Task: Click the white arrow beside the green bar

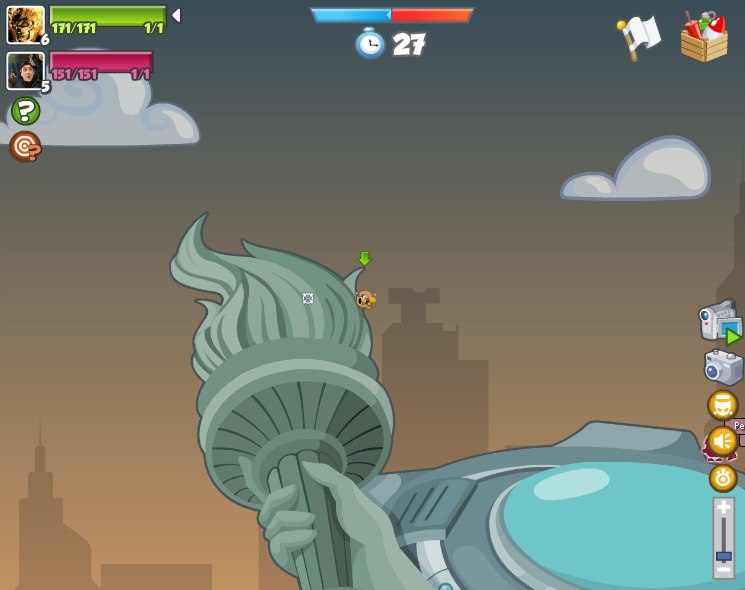Action: pos(176,15)
